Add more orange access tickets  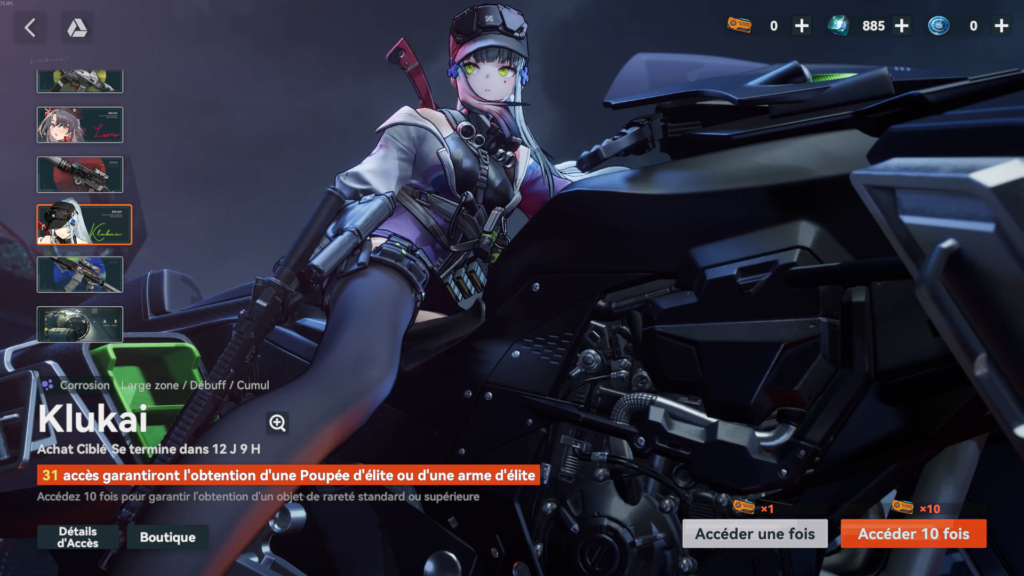click(x=802, y=26)
